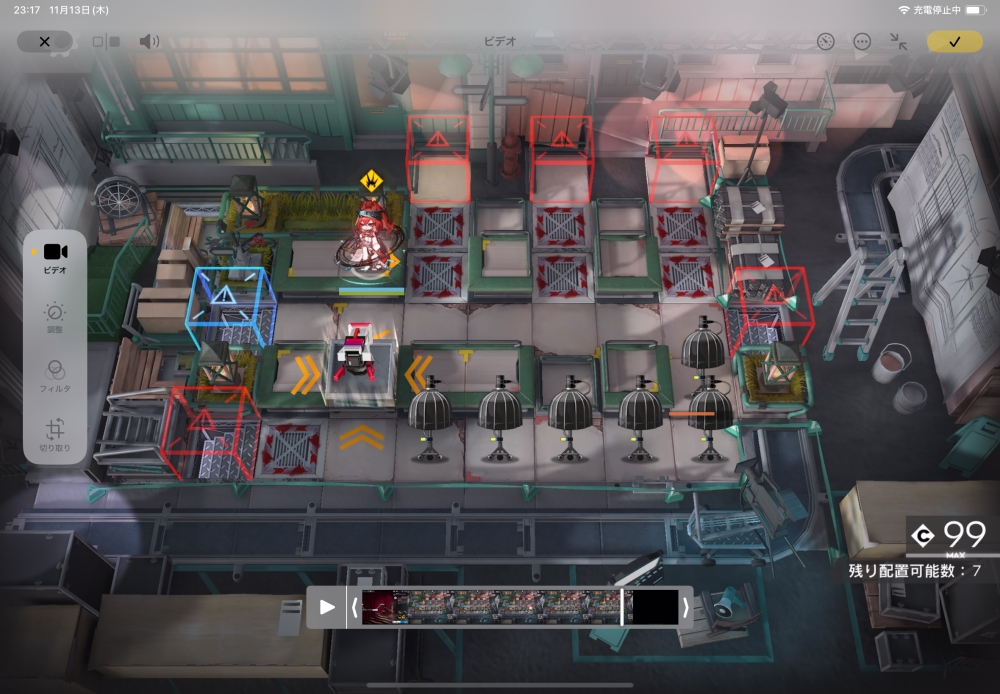This screenshot has width=1000, height=694.
Task: Cancel editing with the X button
Action: (44, 41)
